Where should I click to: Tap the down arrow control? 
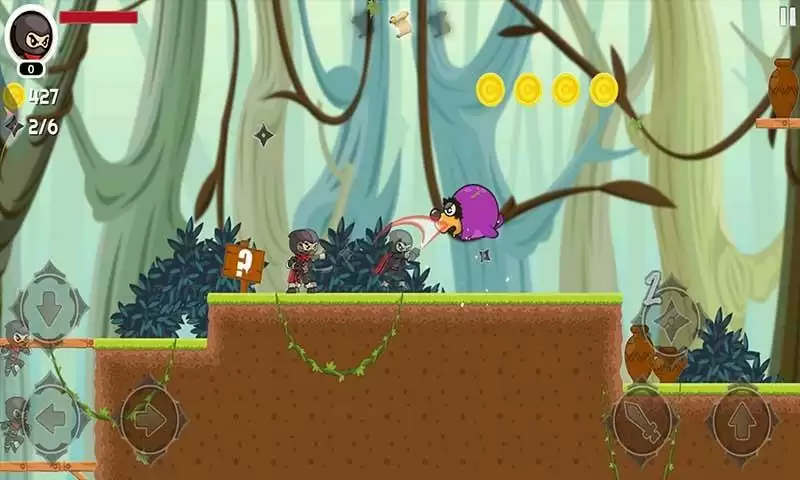click(49, 305)
